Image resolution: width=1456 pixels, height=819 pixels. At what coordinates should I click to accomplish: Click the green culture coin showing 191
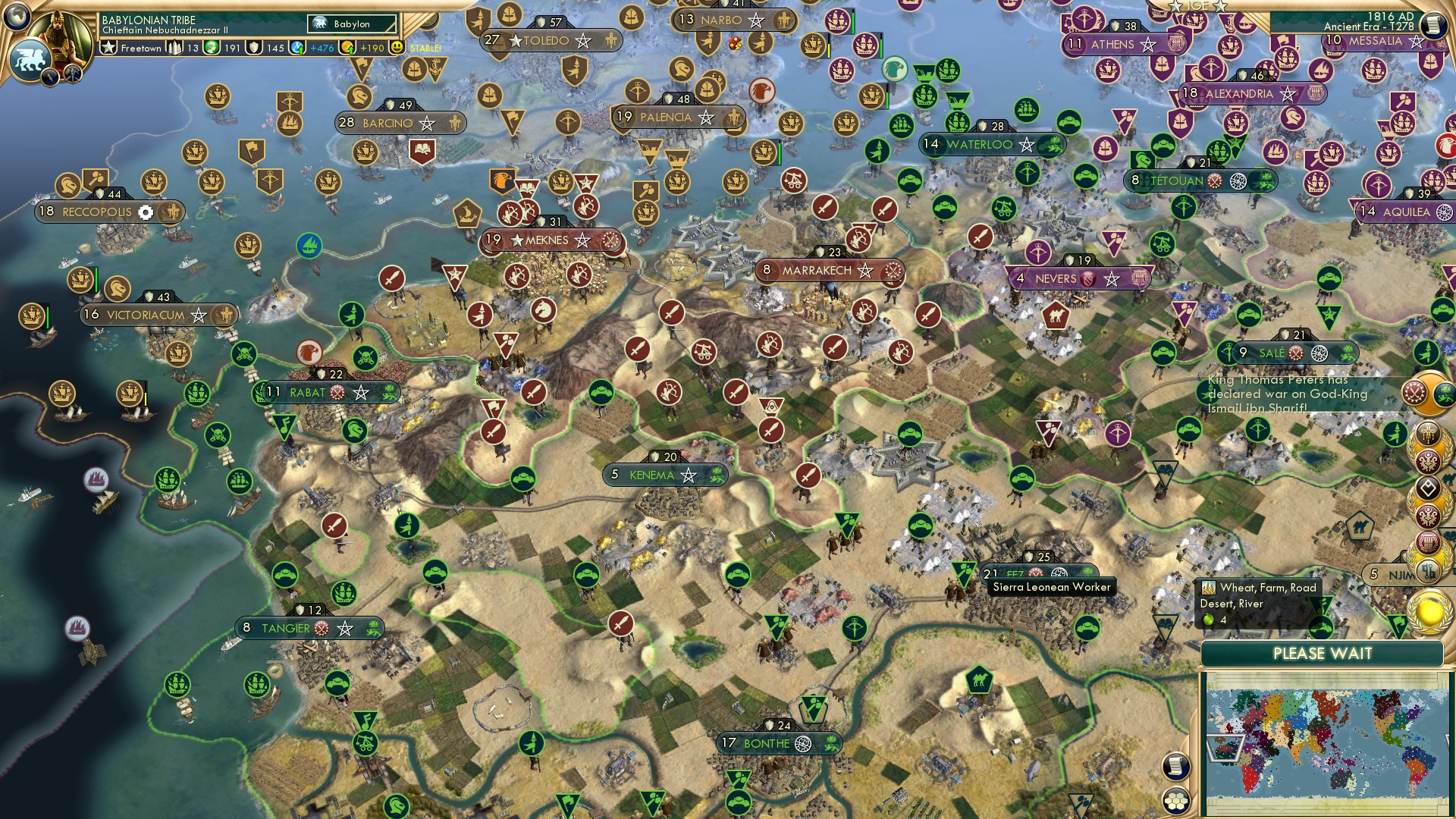click(x=212, y=47)
